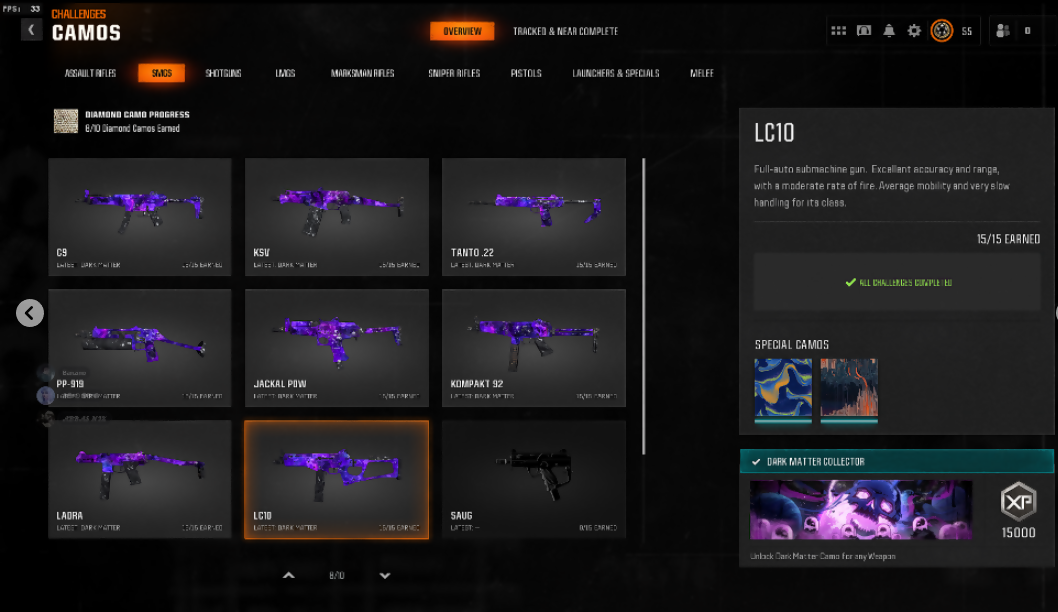Switch to the LMGs category
The image size is (1058, 612).
[x=285, y=73]
